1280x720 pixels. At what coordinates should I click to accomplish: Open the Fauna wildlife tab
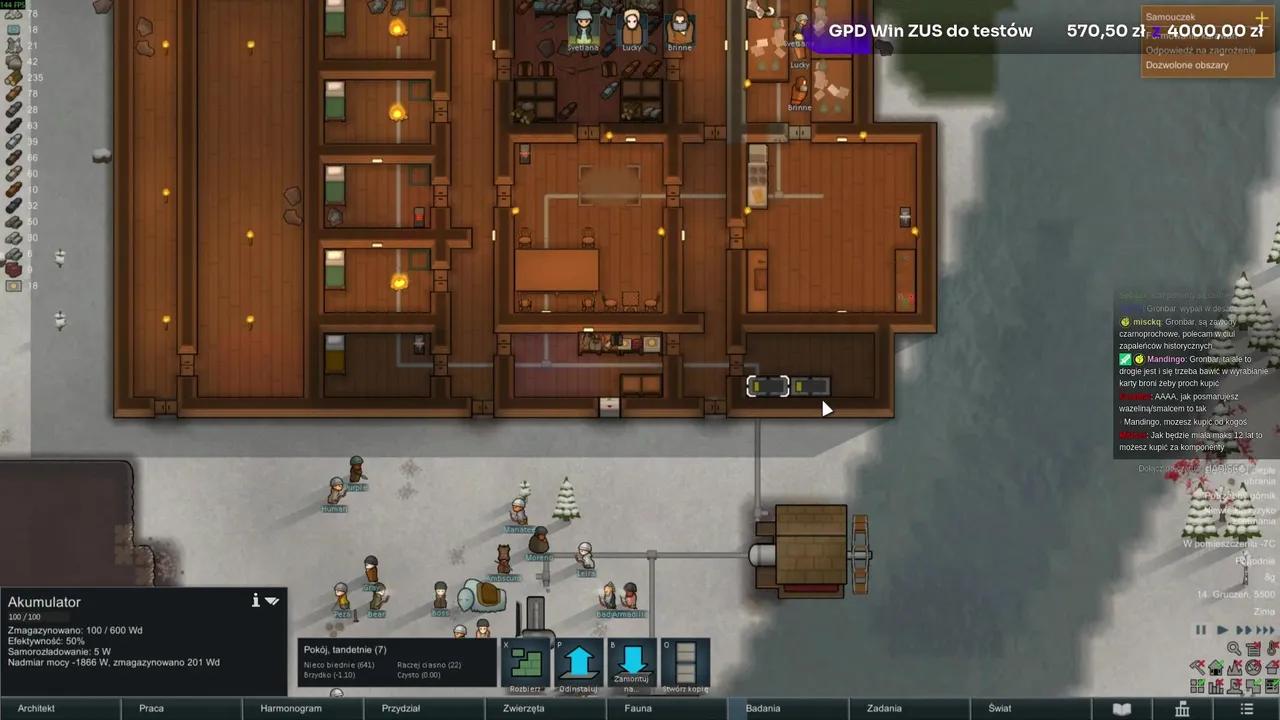(638, 708)
